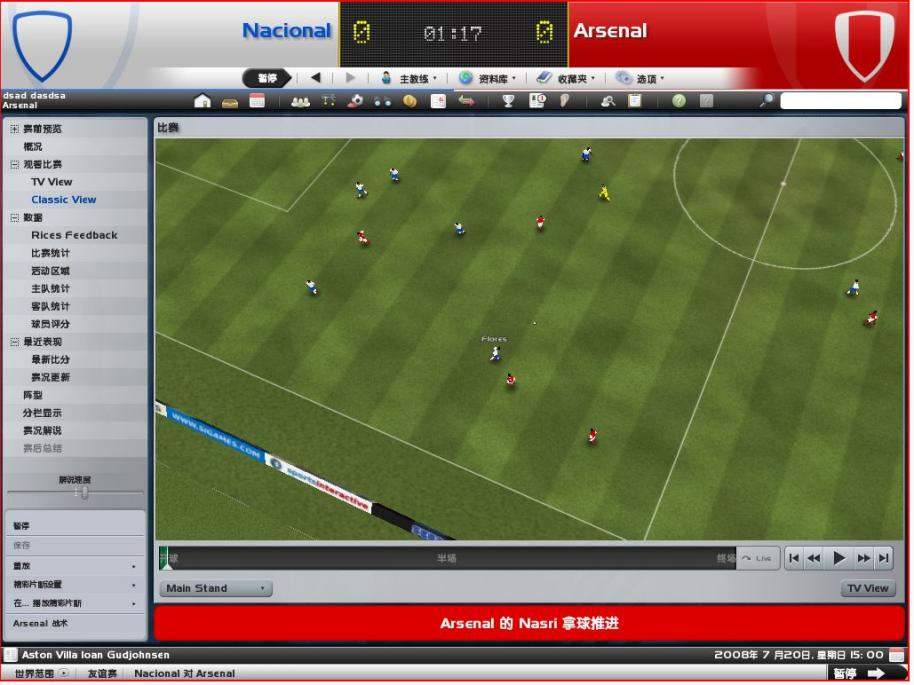Play the match replay
Image resolution: width=914 pixels, height=685 pixels.
click(839, 558)
